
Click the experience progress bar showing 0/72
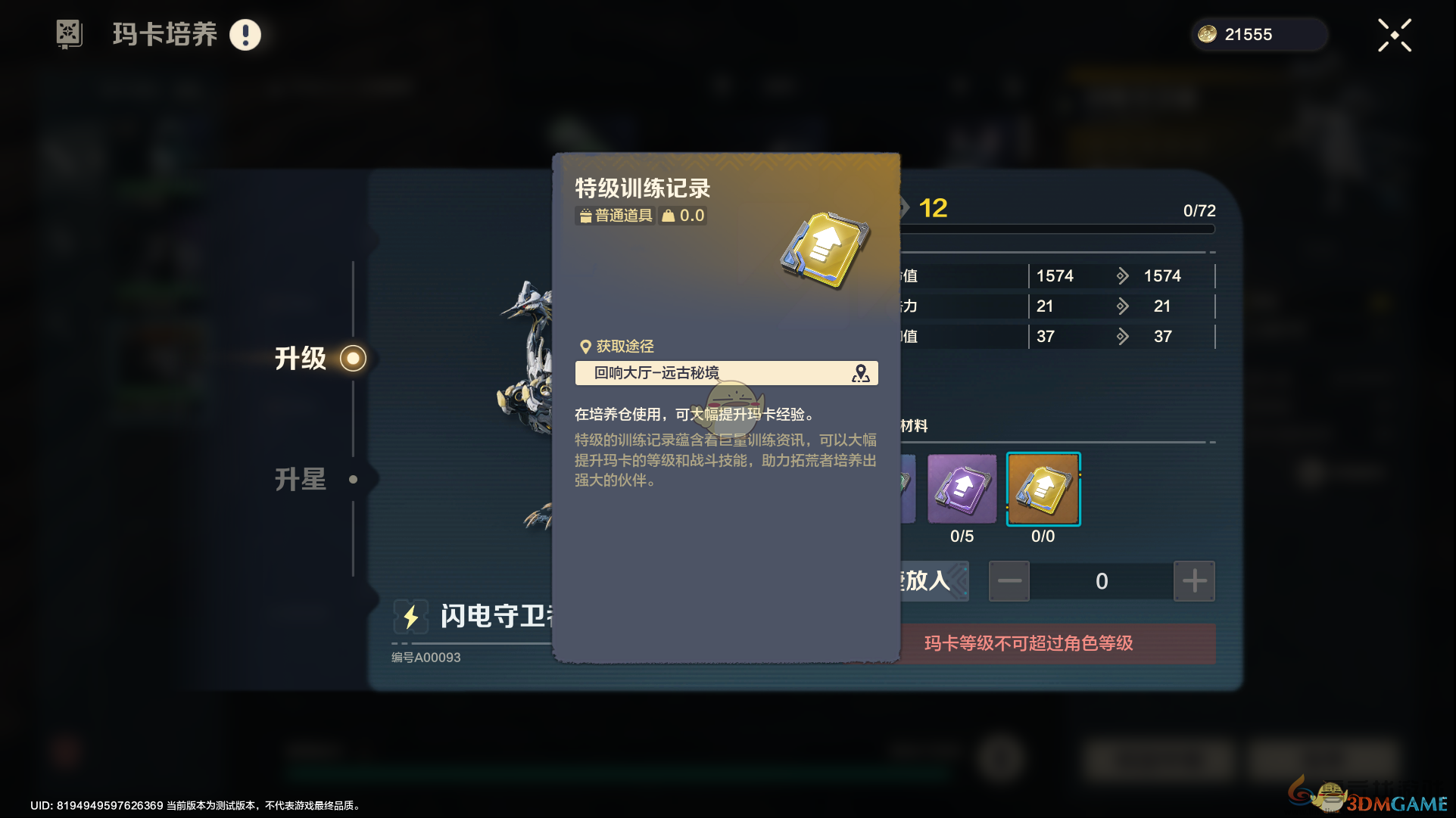click(1060, 229)
